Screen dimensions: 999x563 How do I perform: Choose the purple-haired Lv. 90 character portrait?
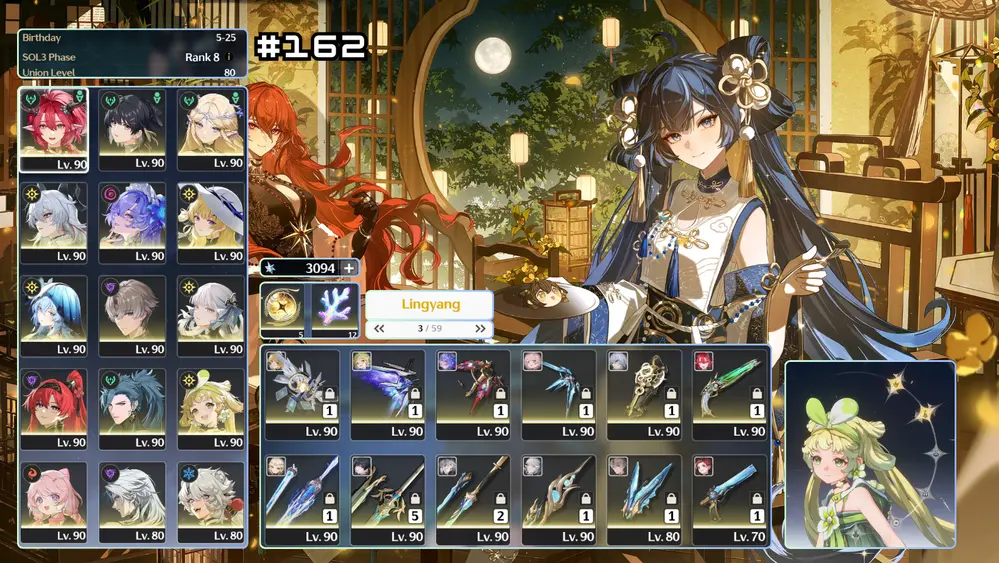pyautogui.click(x=132, y=222)
